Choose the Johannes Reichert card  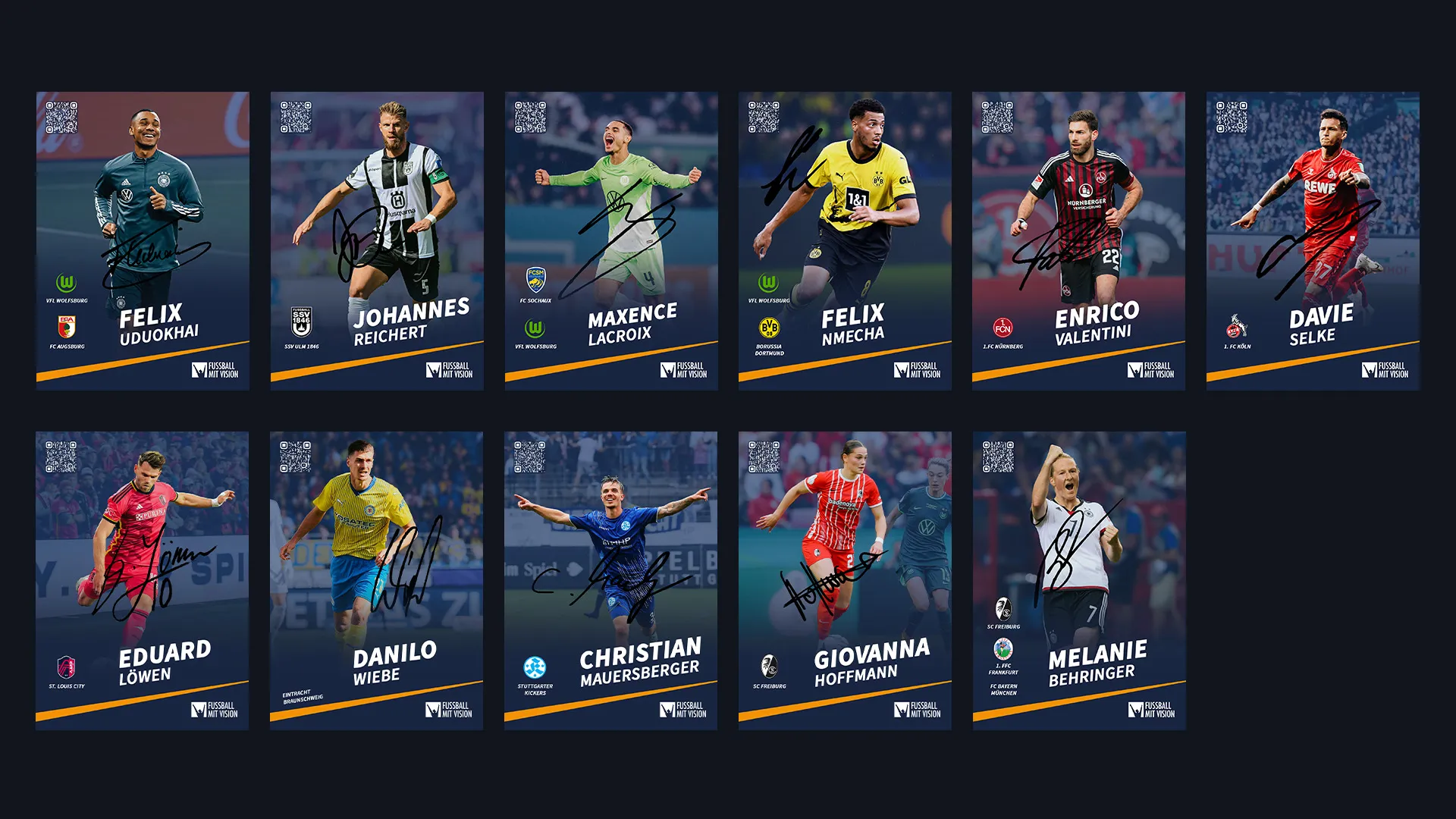tap(377, 241)
